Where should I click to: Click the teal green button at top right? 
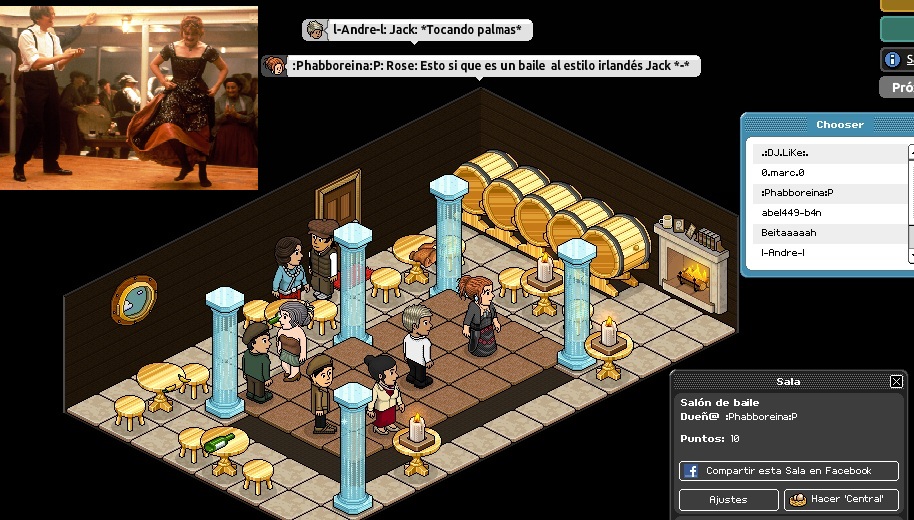click(x=897, y=28)
